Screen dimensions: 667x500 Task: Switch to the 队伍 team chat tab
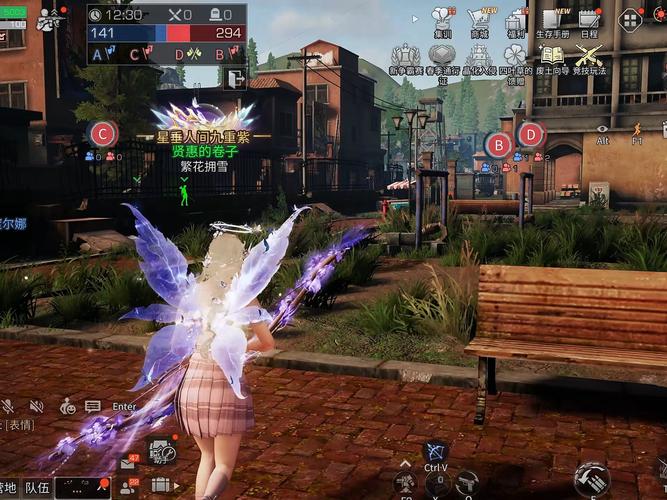[x=37, y=488]
